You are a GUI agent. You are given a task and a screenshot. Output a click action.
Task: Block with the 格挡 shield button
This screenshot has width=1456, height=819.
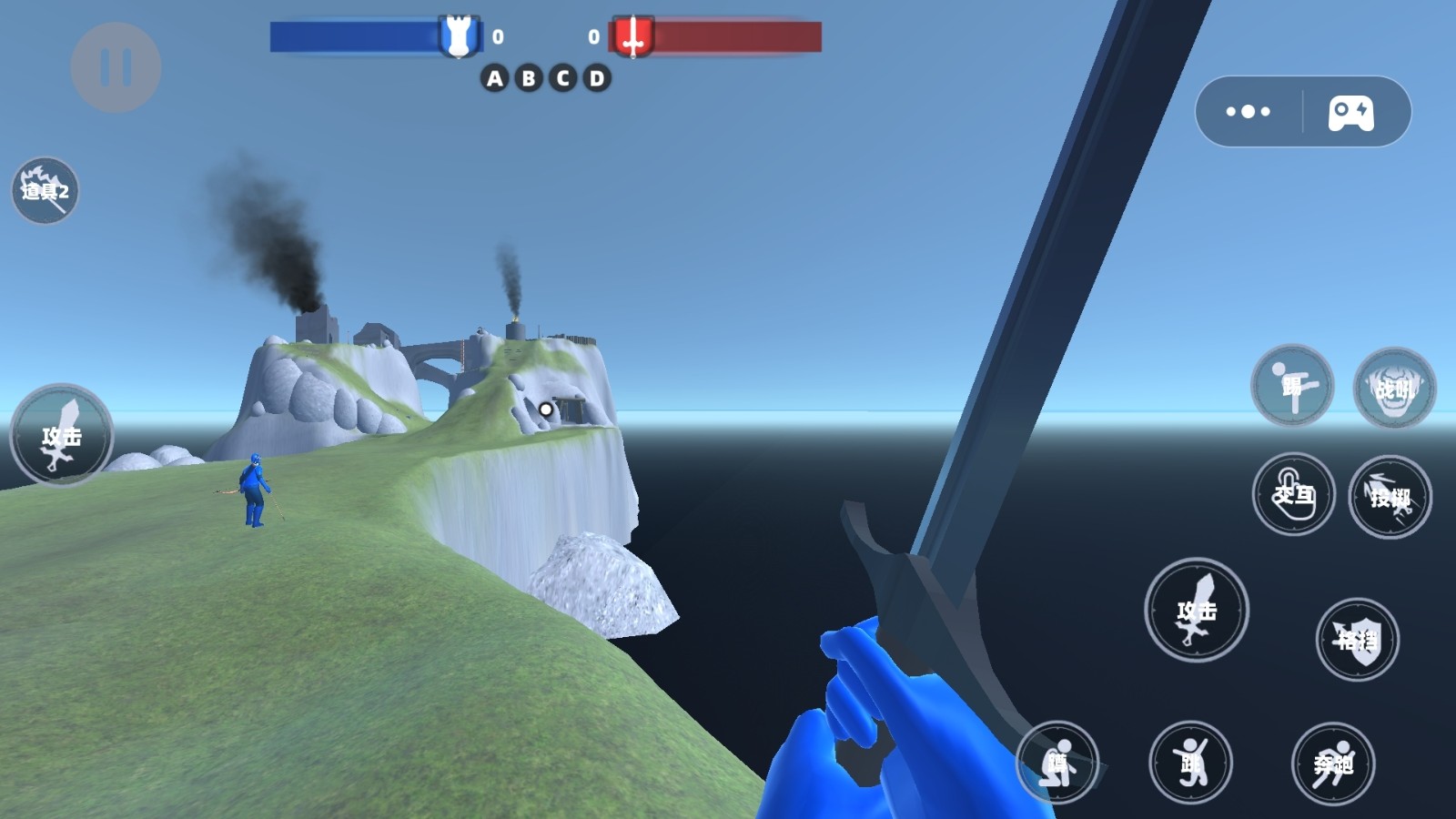pos(1357,640)
